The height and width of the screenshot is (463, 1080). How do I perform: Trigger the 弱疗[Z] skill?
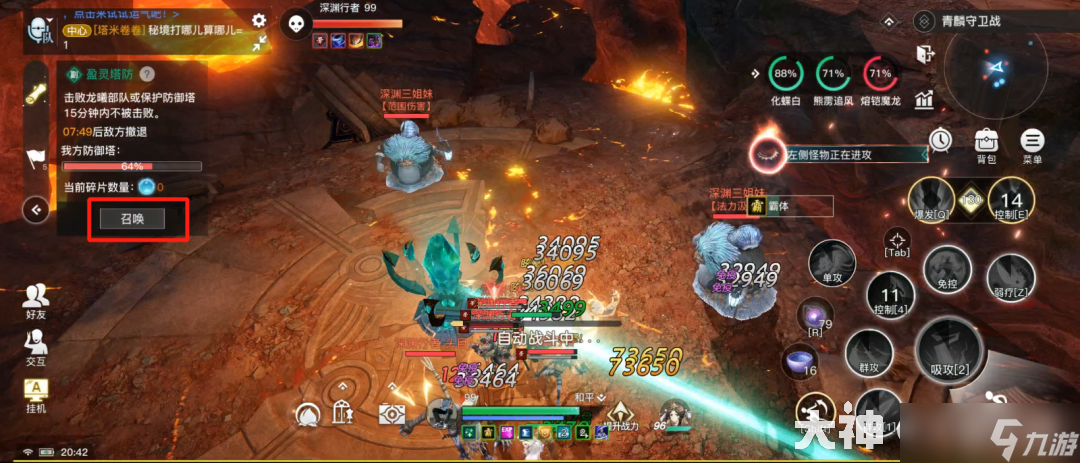pyautogui.click(x=1010, y=275)
